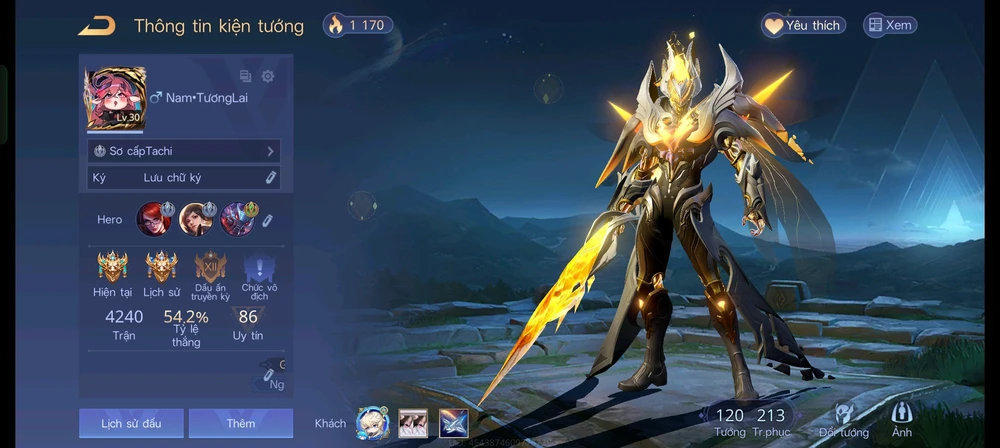Open the 120 Tướng hero collection
Image resolution: width=1000 pixels, height=448 pixels.
[730, 421]
